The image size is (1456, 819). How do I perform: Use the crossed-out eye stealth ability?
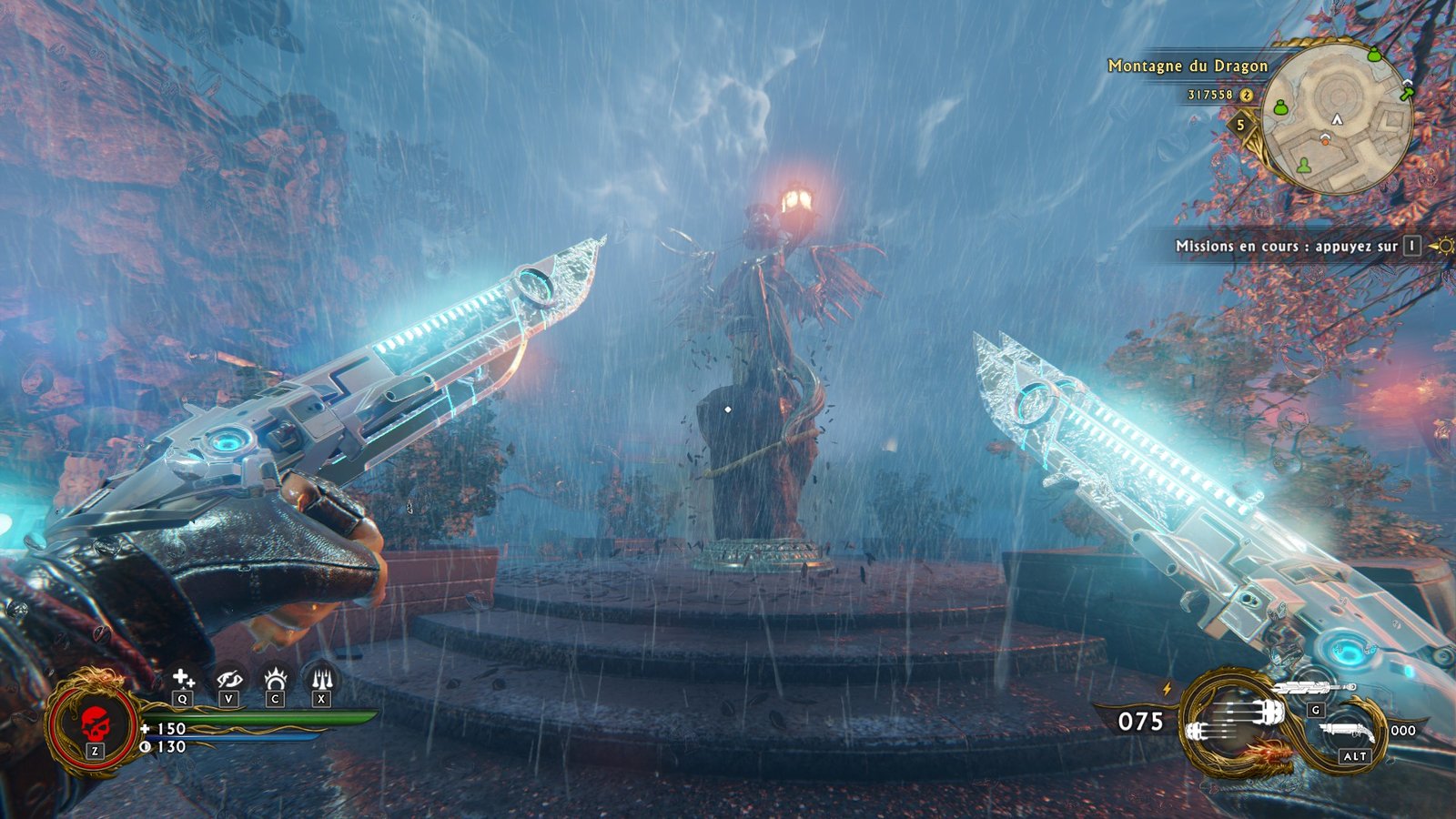228,679
